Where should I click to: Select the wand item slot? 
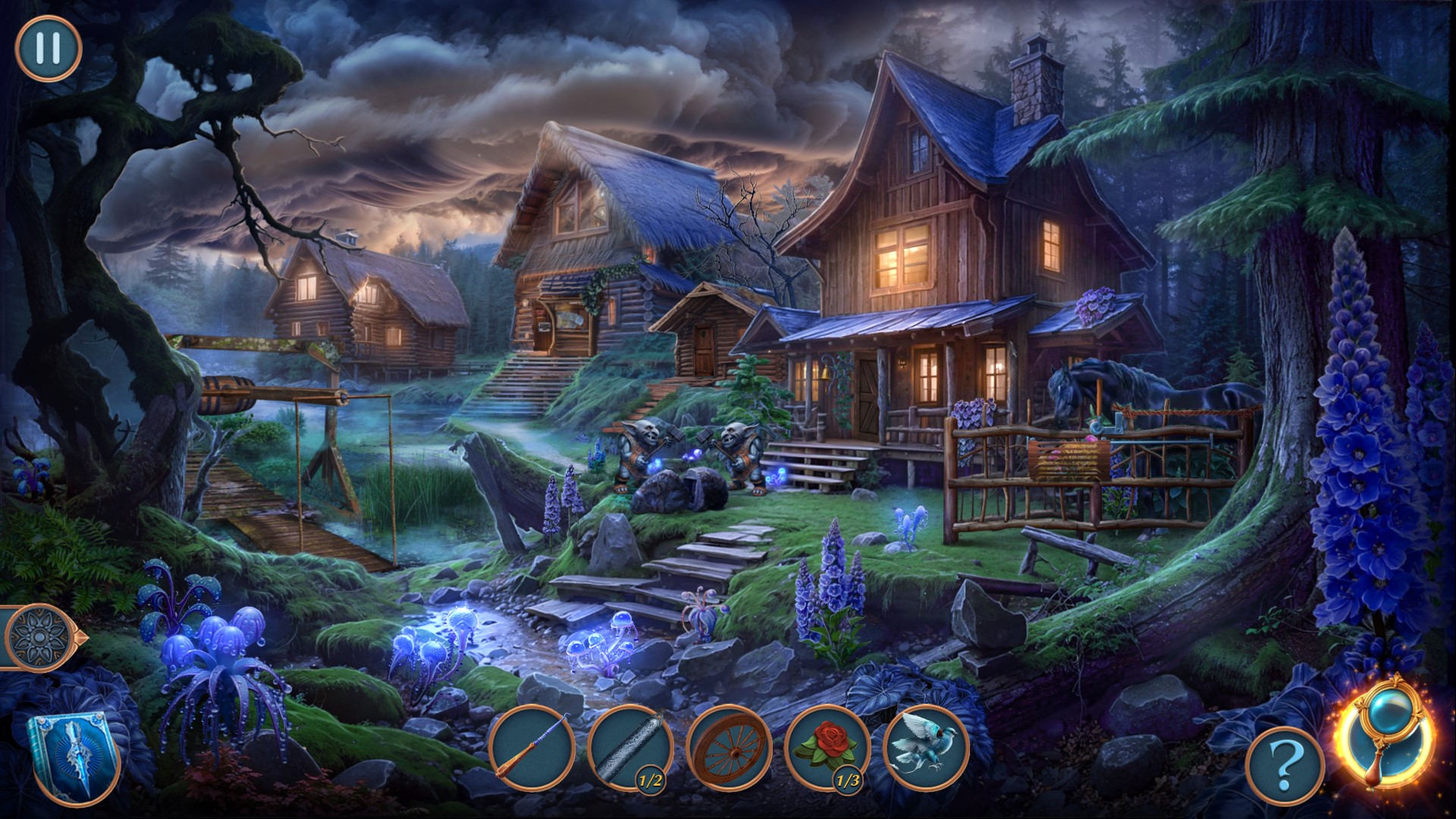pos(531,747)
